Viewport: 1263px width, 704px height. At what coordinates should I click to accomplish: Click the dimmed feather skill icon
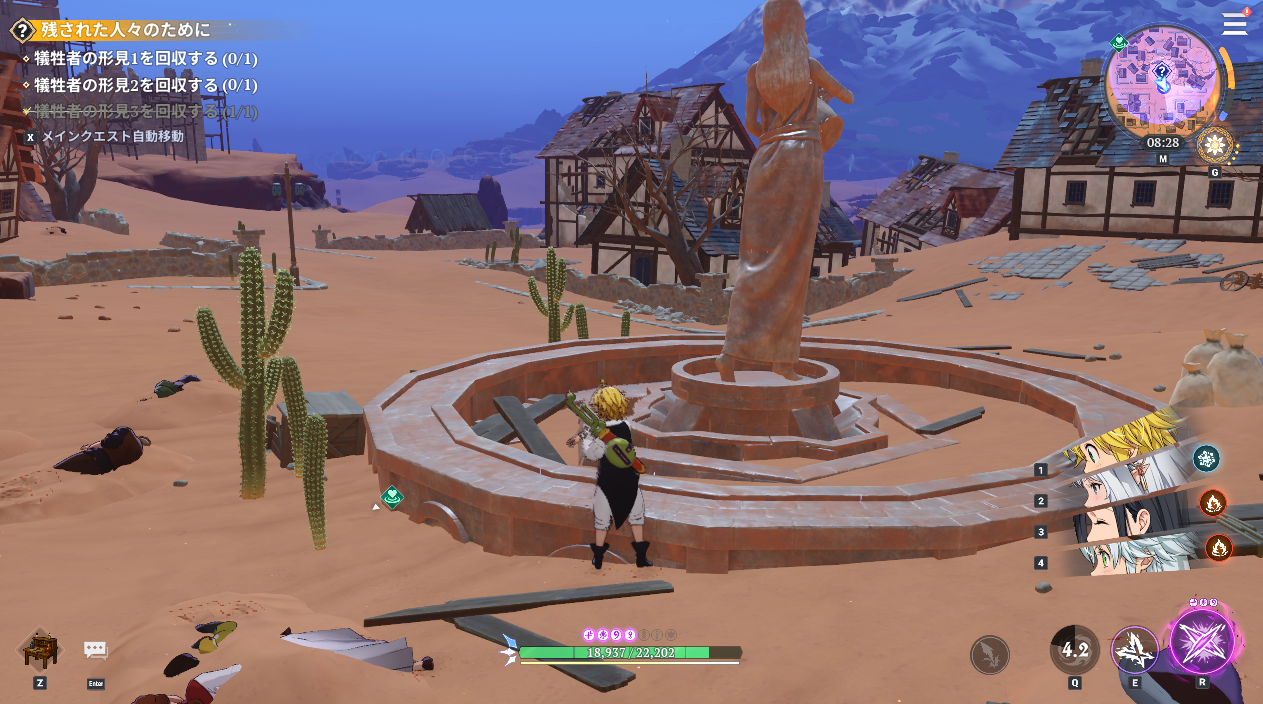coord(989,655)
